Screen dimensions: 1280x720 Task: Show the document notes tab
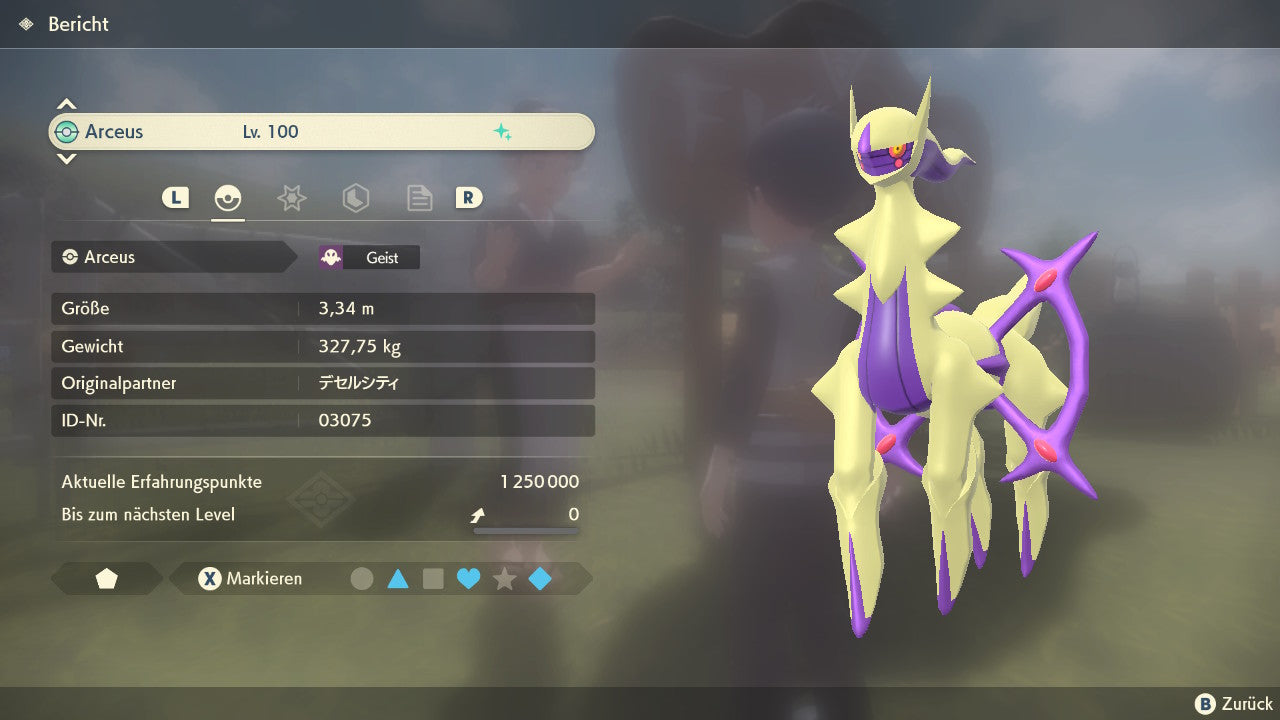(419, 198)
